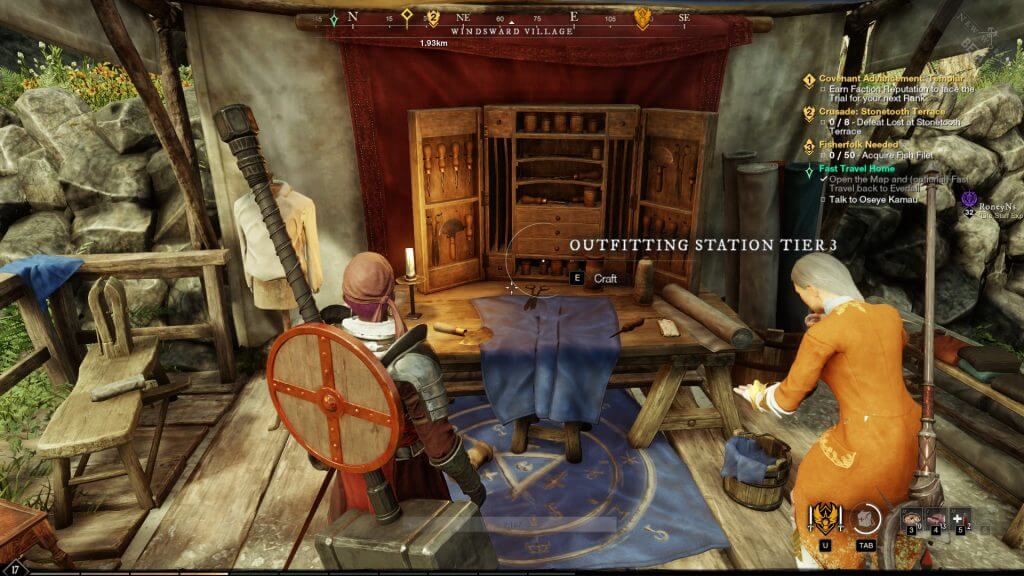Image resolution: width=1024 pixels, height=576 pixels.
Task: Select the orange faction shield compass marker
Action: 642,17
